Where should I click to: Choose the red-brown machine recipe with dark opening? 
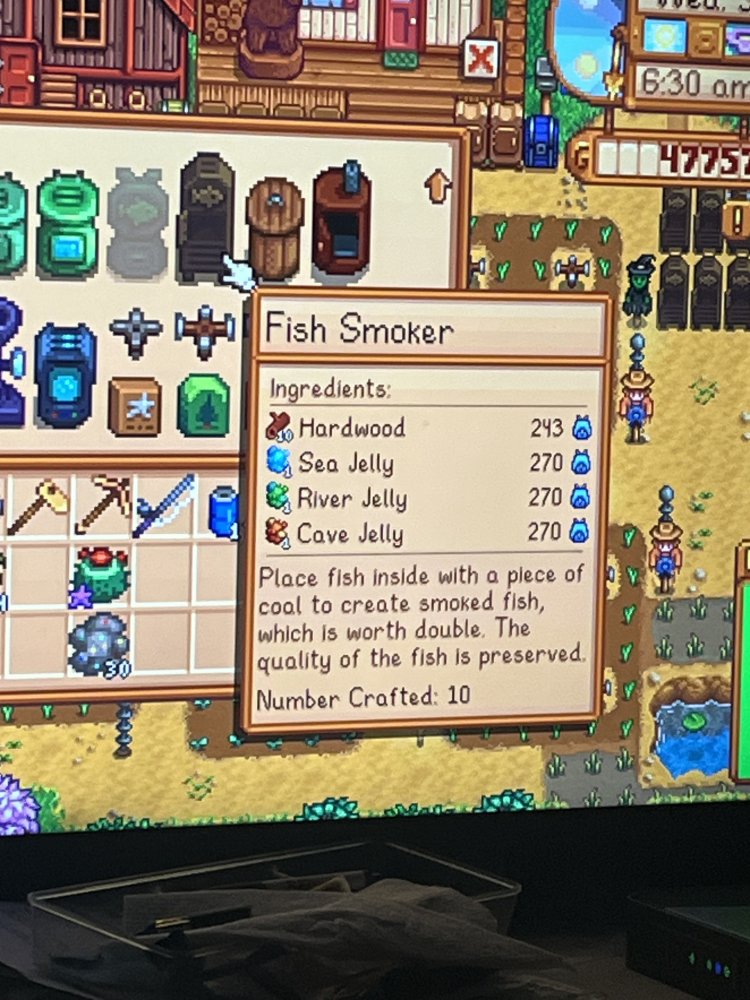(x=340, y=220)
